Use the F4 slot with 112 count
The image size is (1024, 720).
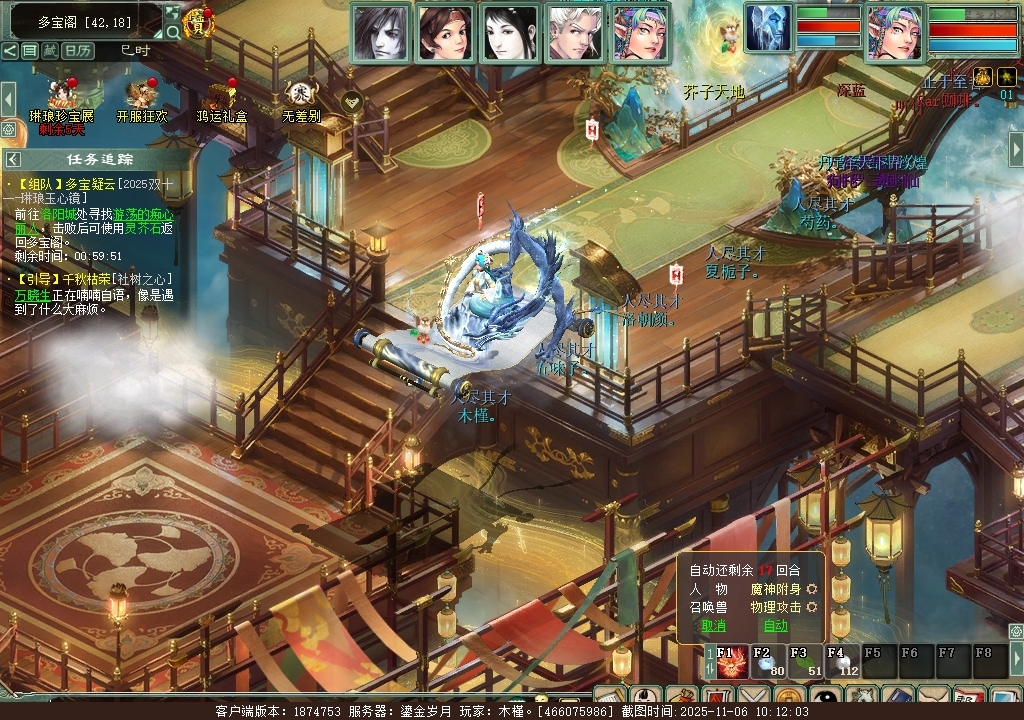(840, 663)
